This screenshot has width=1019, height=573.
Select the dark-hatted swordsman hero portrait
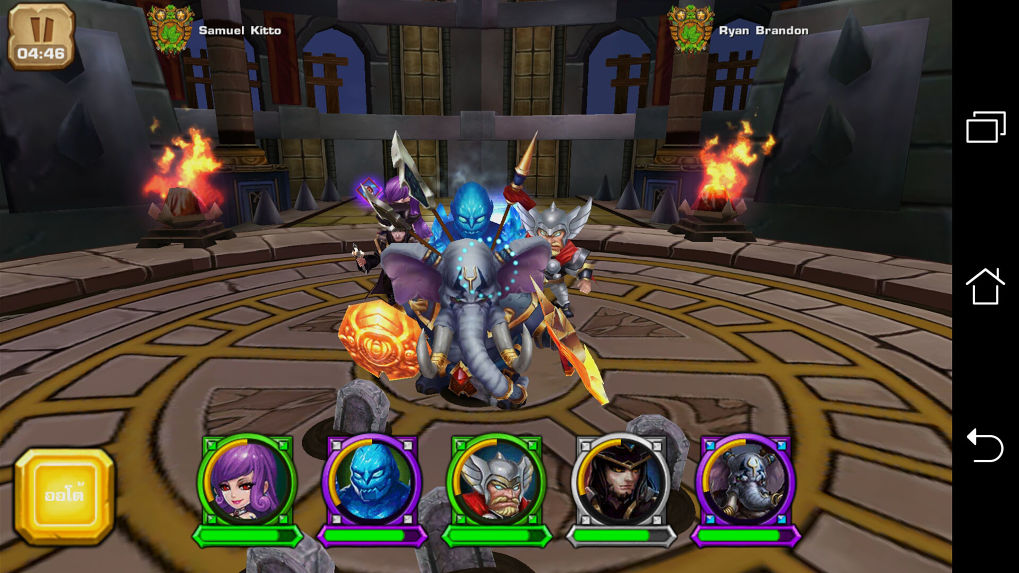click(x=620, y=481)
